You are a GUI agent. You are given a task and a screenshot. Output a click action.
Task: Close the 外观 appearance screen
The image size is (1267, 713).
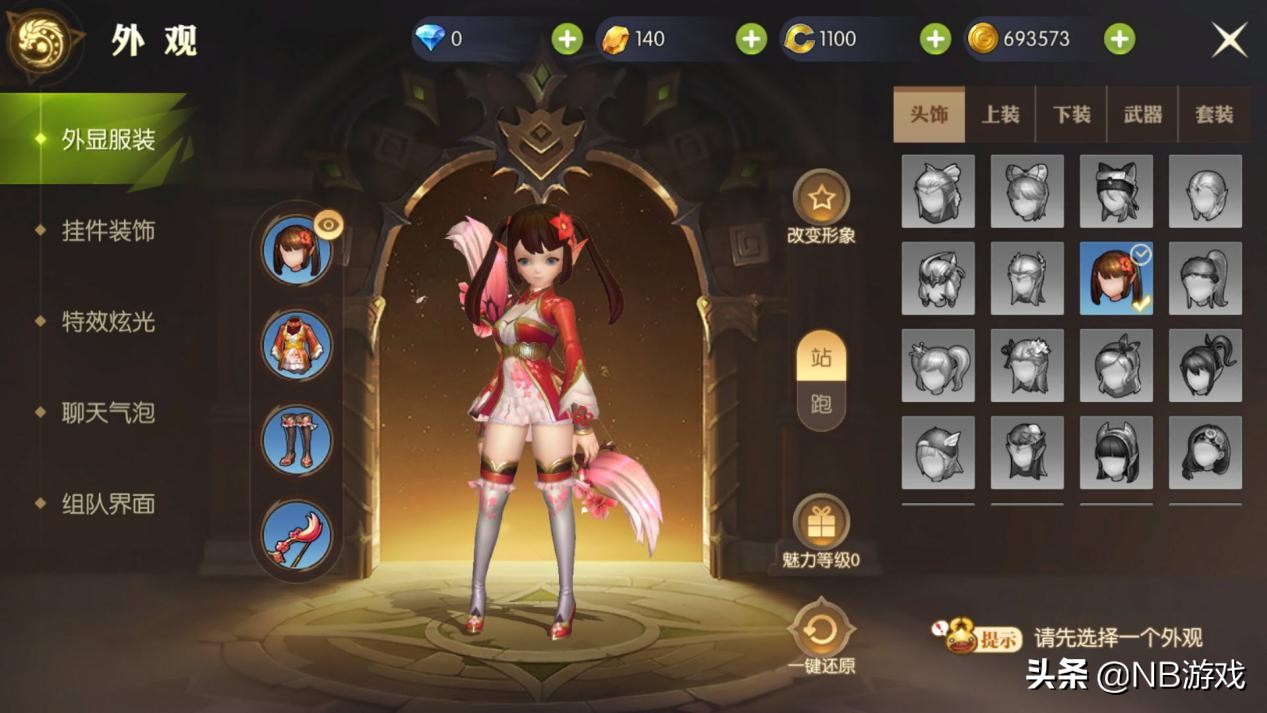1229,40
